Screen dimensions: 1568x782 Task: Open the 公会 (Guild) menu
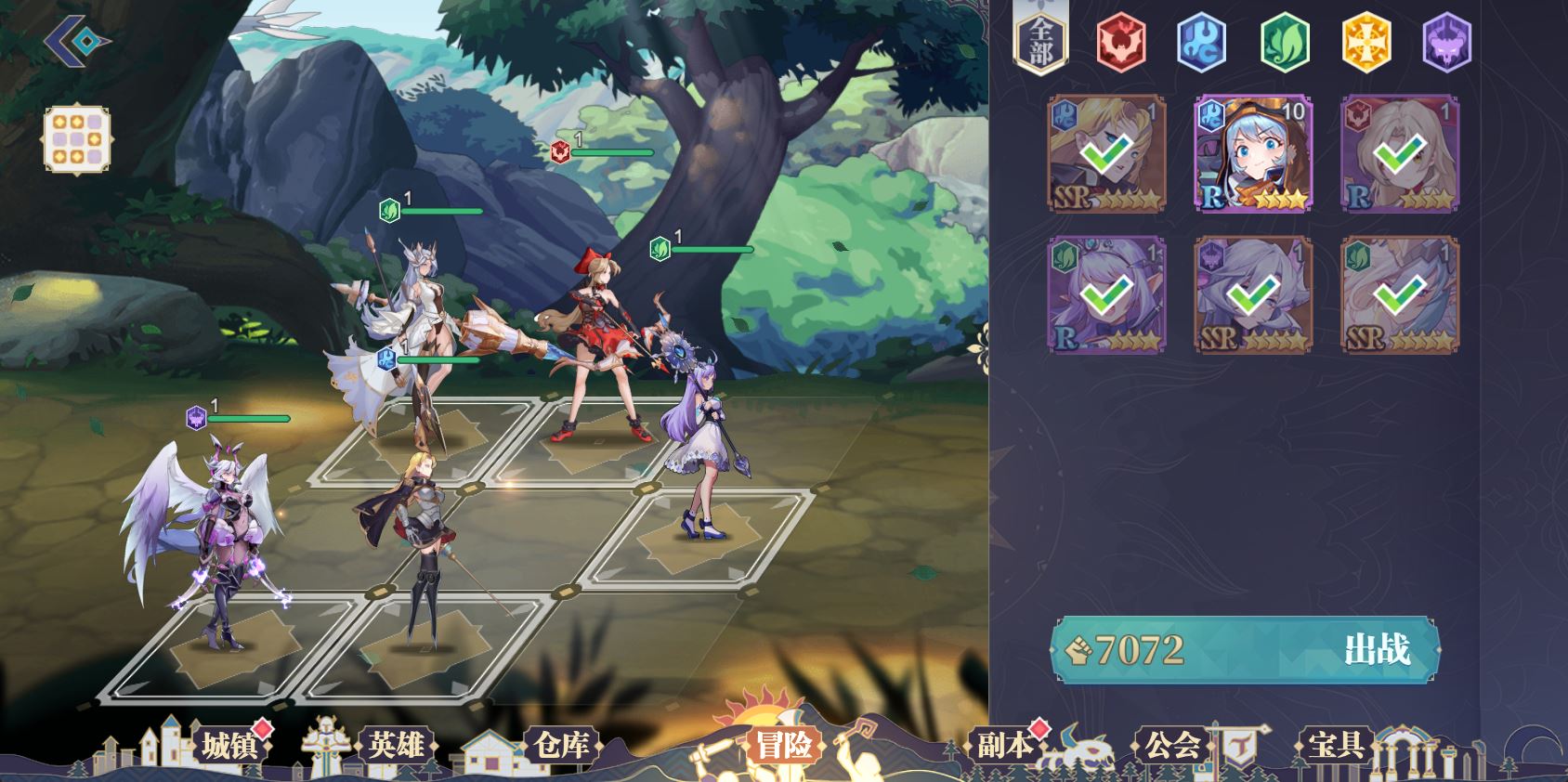click(1172, 745)
